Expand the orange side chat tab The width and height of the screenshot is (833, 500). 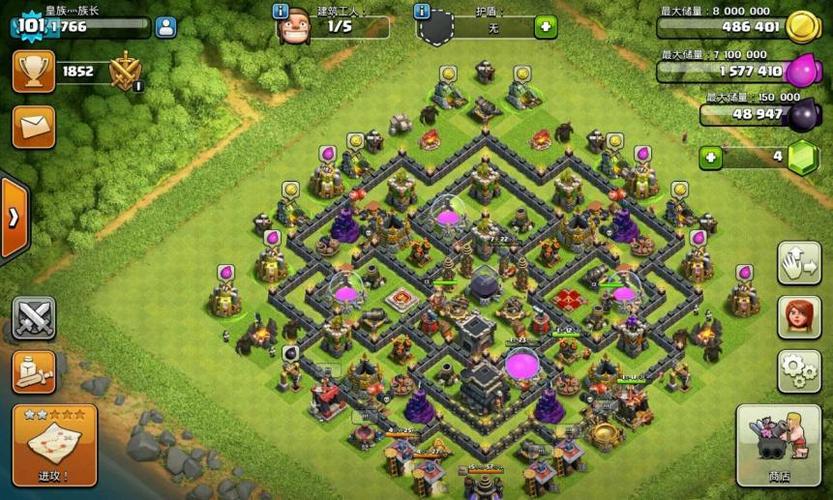pos(13,217)
